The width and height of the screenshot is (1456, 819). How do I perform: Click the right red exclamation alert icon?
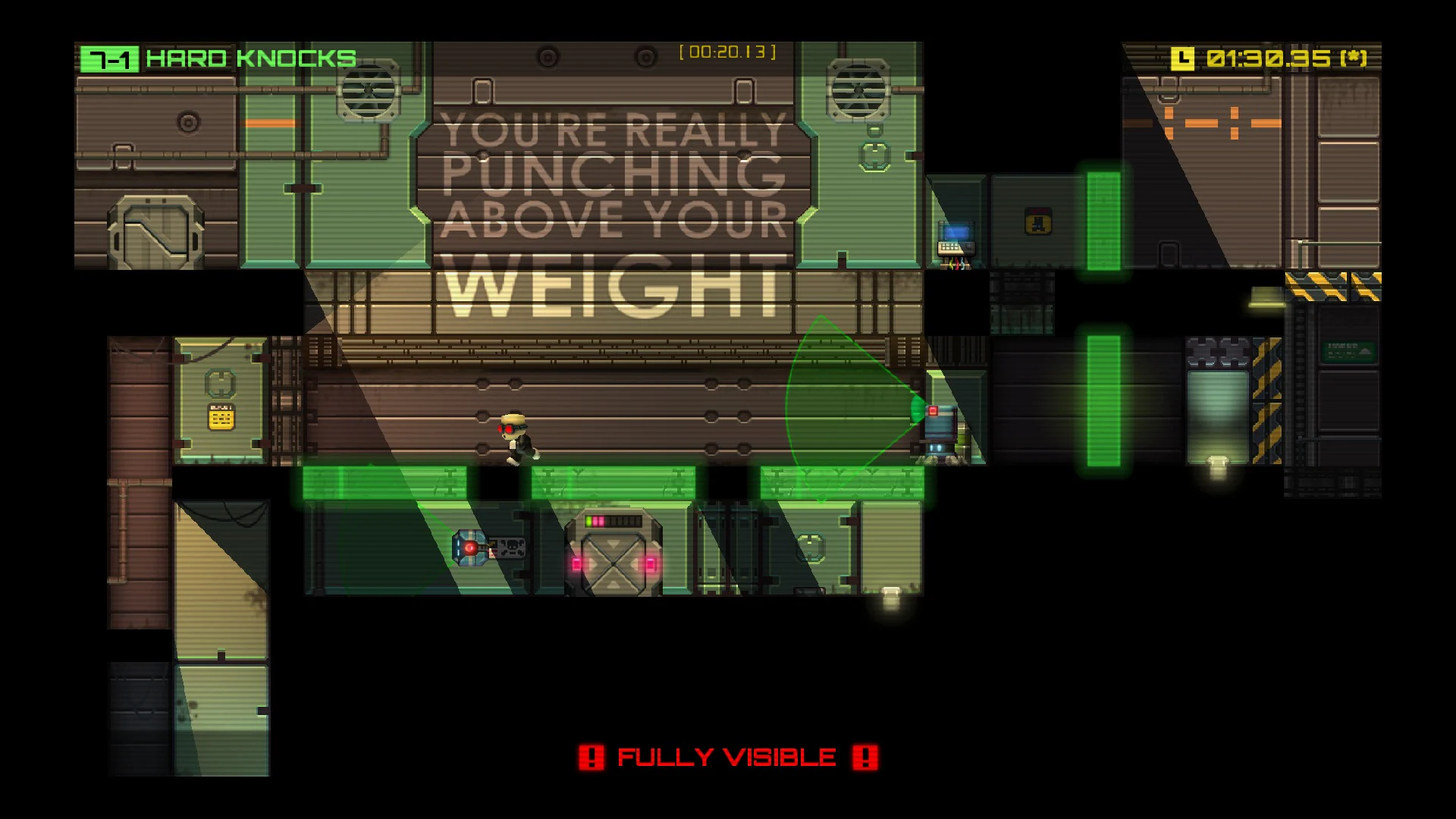coord(864,755)
